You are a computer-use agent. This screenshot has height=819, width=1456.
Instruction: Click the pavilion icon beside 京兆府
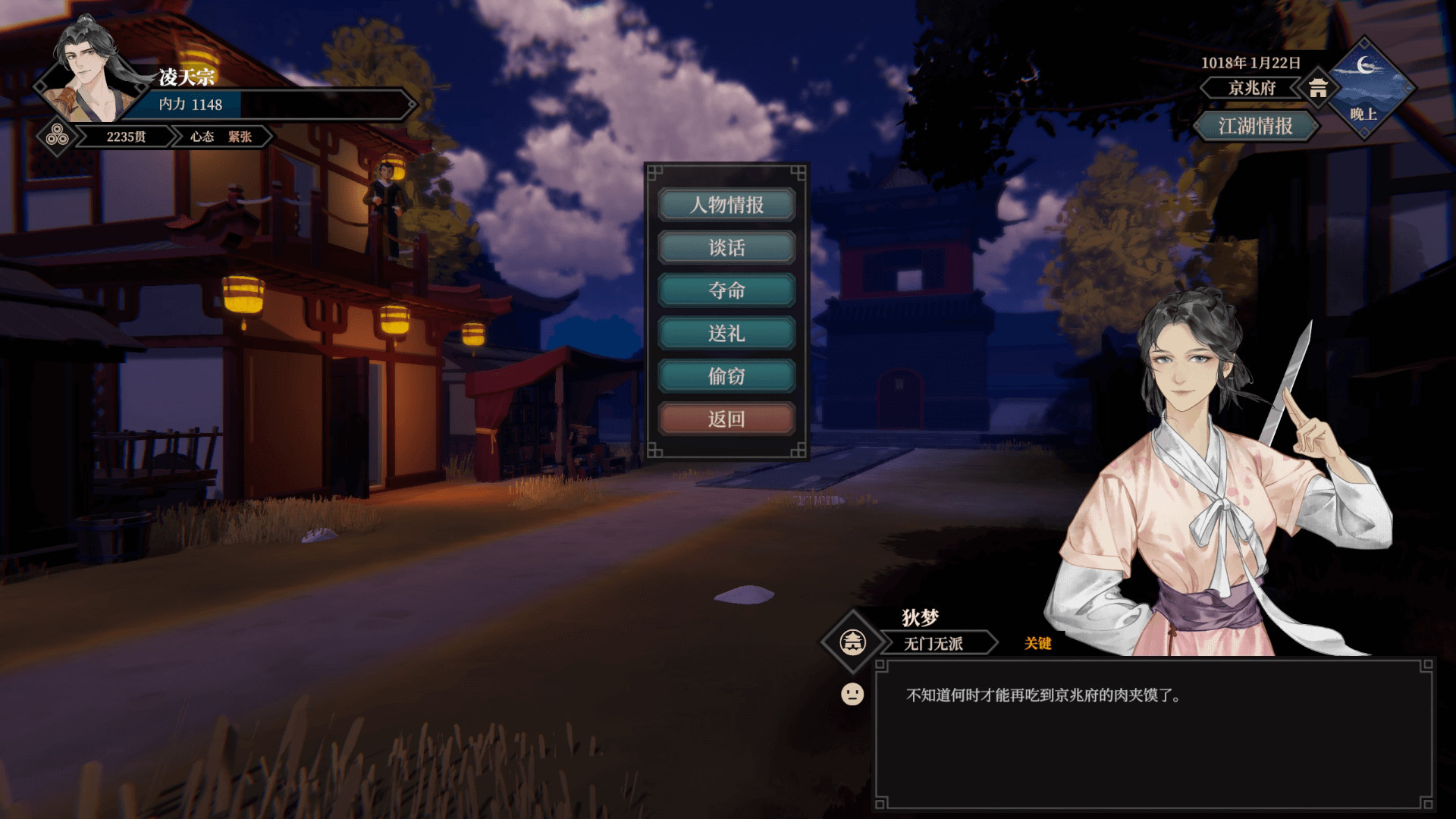(1318, 88)
